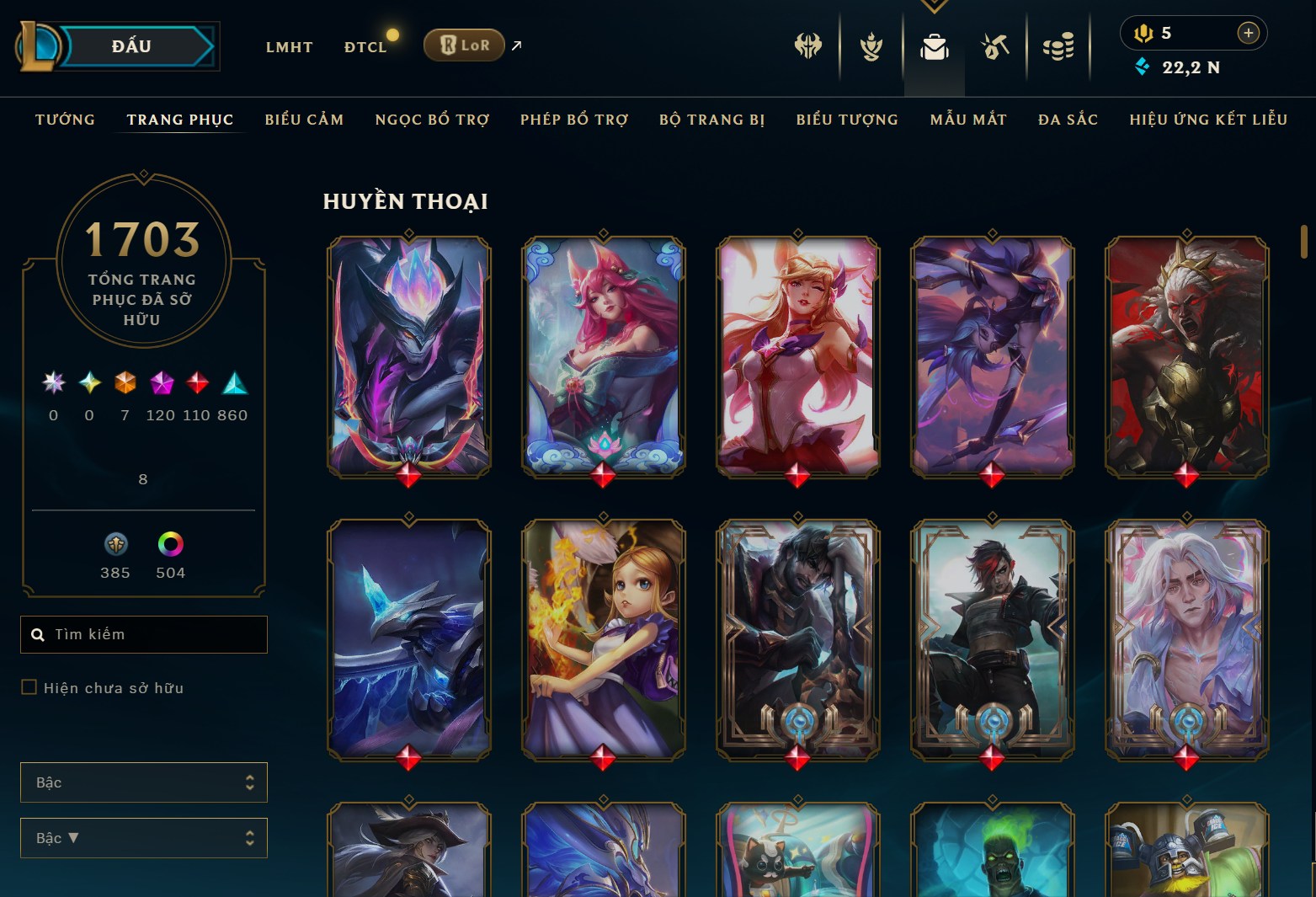Switch to the BIỂU CẢM tab
Viewport: 1316px width, 897px height.
coord(304,120)
